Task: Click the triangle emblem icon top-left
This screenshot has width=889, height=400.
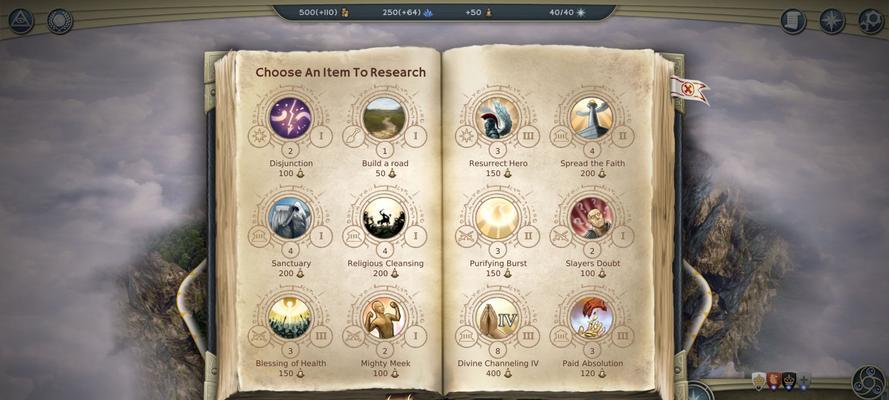Action: (x=21, y=20)
